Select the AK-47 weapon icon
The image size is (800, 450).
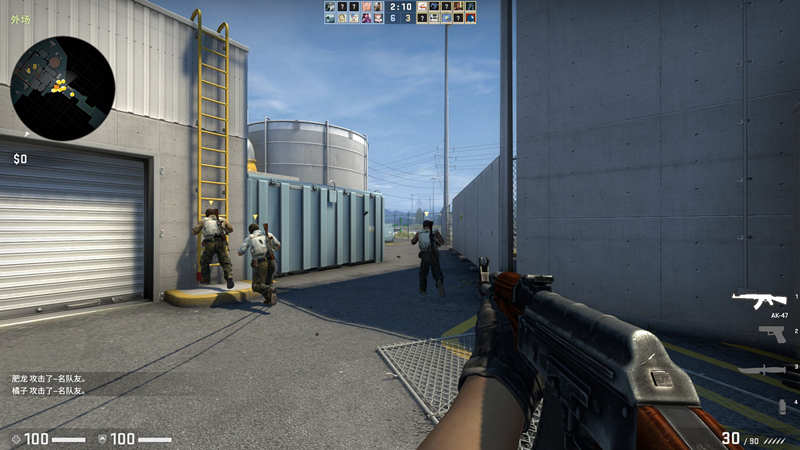(x=758, y=299)
